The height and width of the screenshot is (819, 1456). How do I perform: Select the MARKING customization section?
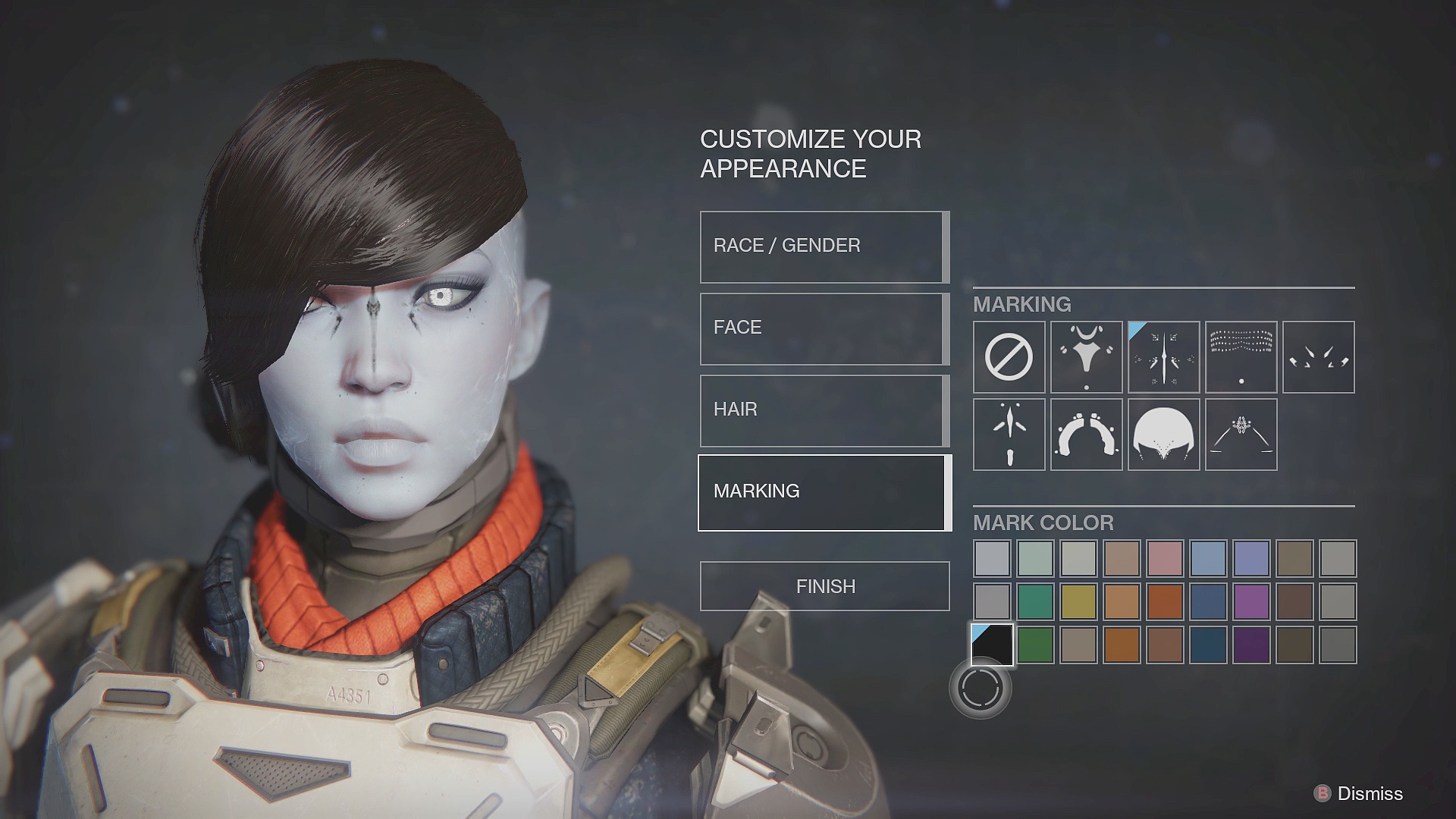[823, 491]
